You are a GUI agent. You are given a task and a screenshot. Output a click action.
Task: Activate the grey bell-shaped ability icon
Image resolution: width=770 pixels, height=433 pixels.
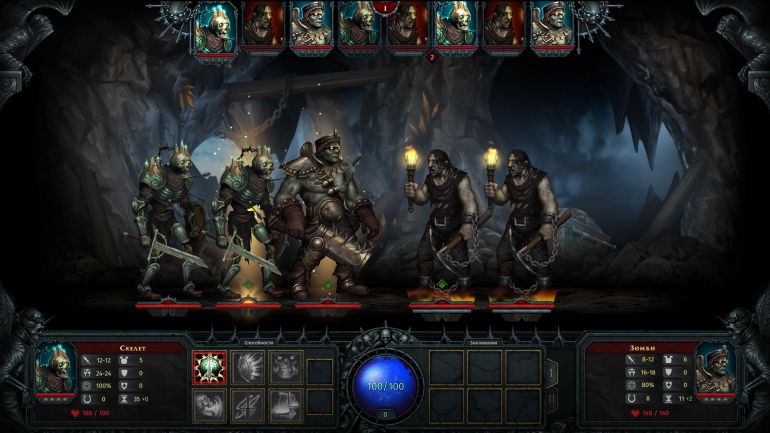point(285,404)
